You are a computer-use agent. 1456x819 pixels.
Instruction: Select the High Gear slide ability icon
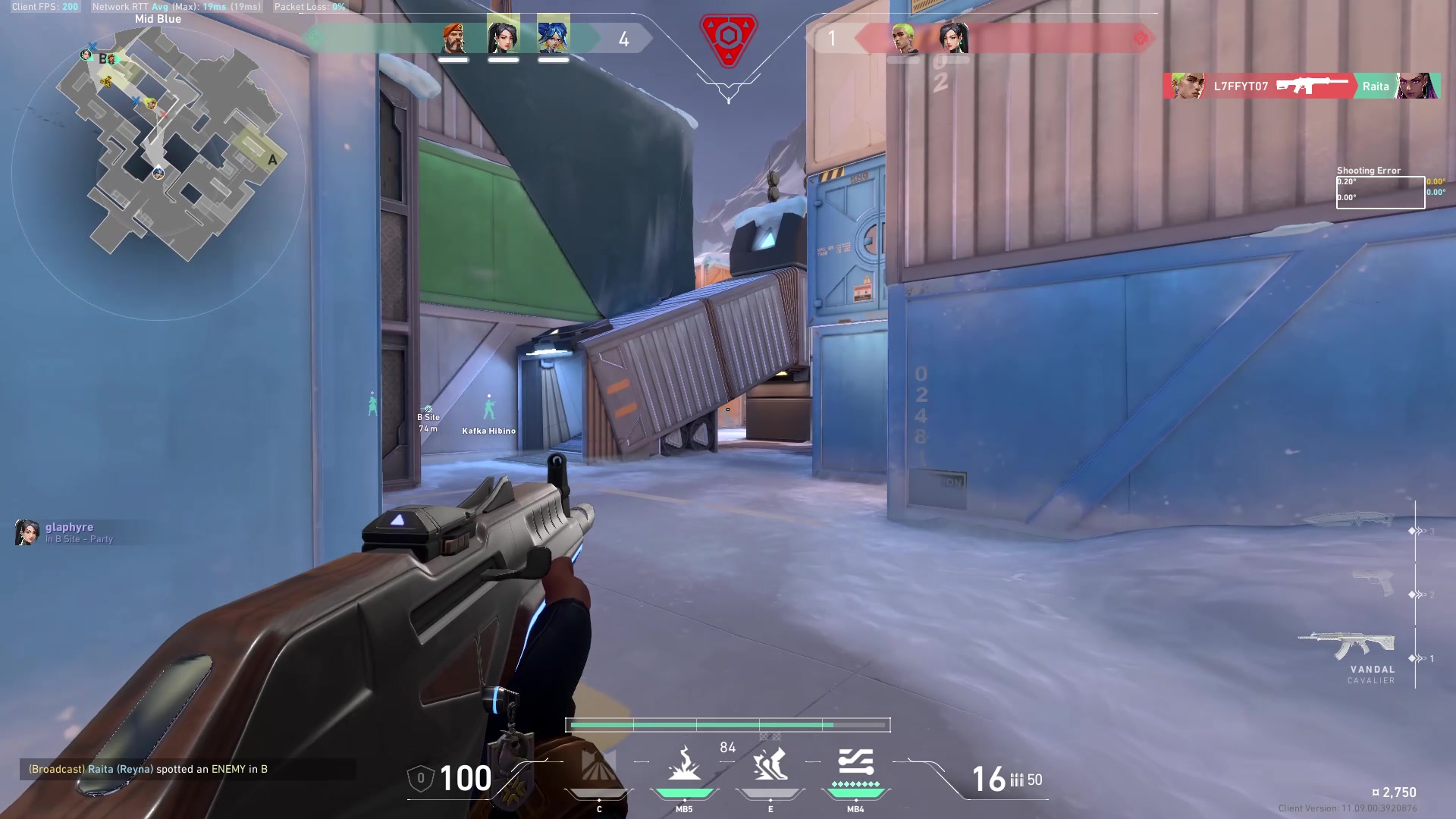[770, 766]
